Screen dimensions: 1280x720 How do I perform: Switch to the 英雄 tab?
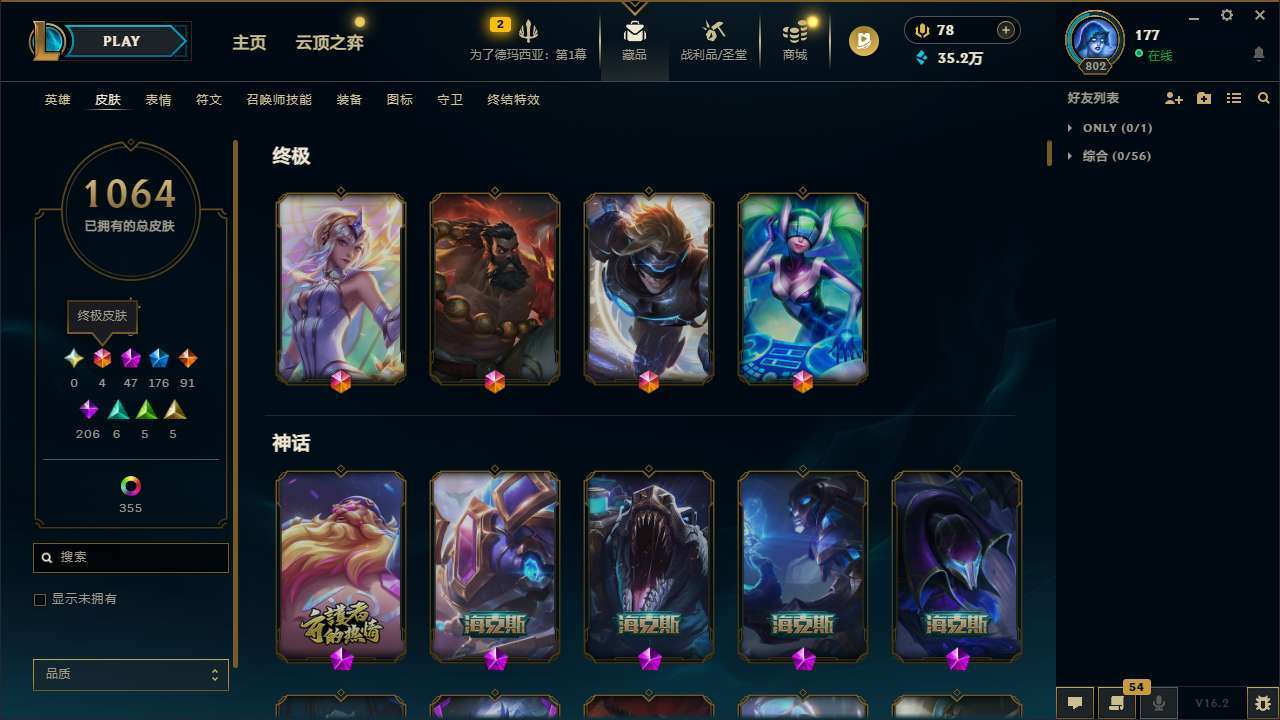[x=57, y=100]
